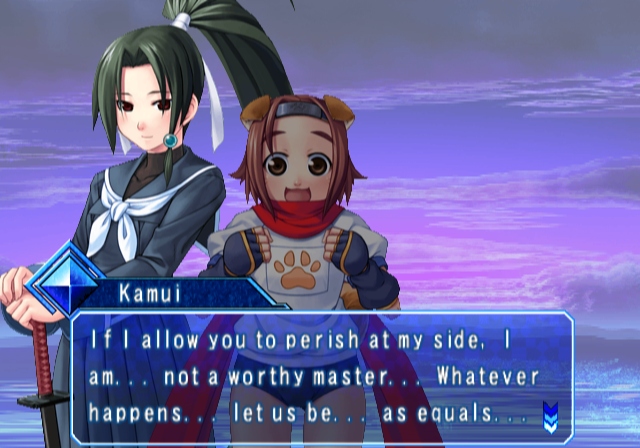Click the blue advance-dialogue arrow indicator
The height and width of the screenshot is (448, 640).
(549, 413)
